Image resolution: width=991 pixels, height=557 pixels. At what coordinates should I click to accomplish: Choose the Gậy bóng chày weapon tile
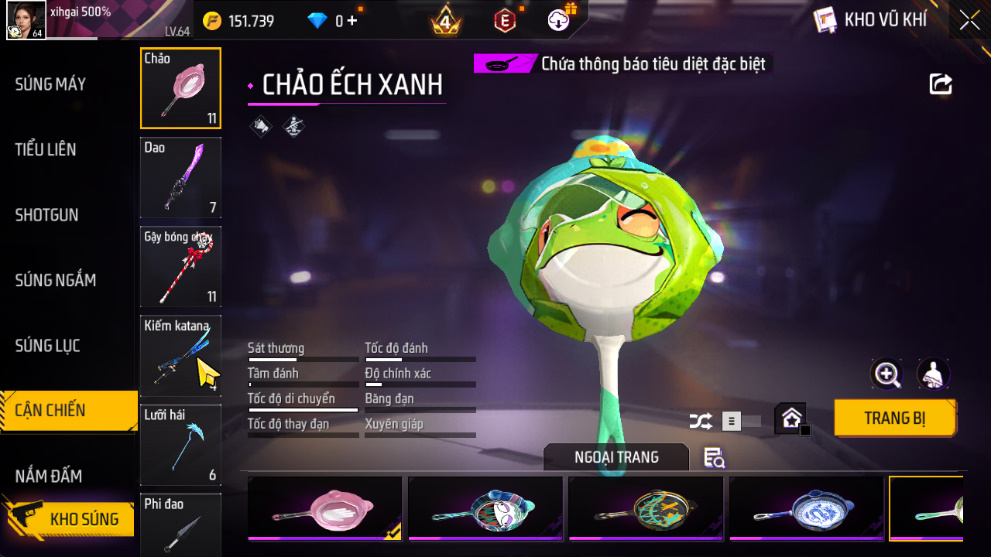181,267
